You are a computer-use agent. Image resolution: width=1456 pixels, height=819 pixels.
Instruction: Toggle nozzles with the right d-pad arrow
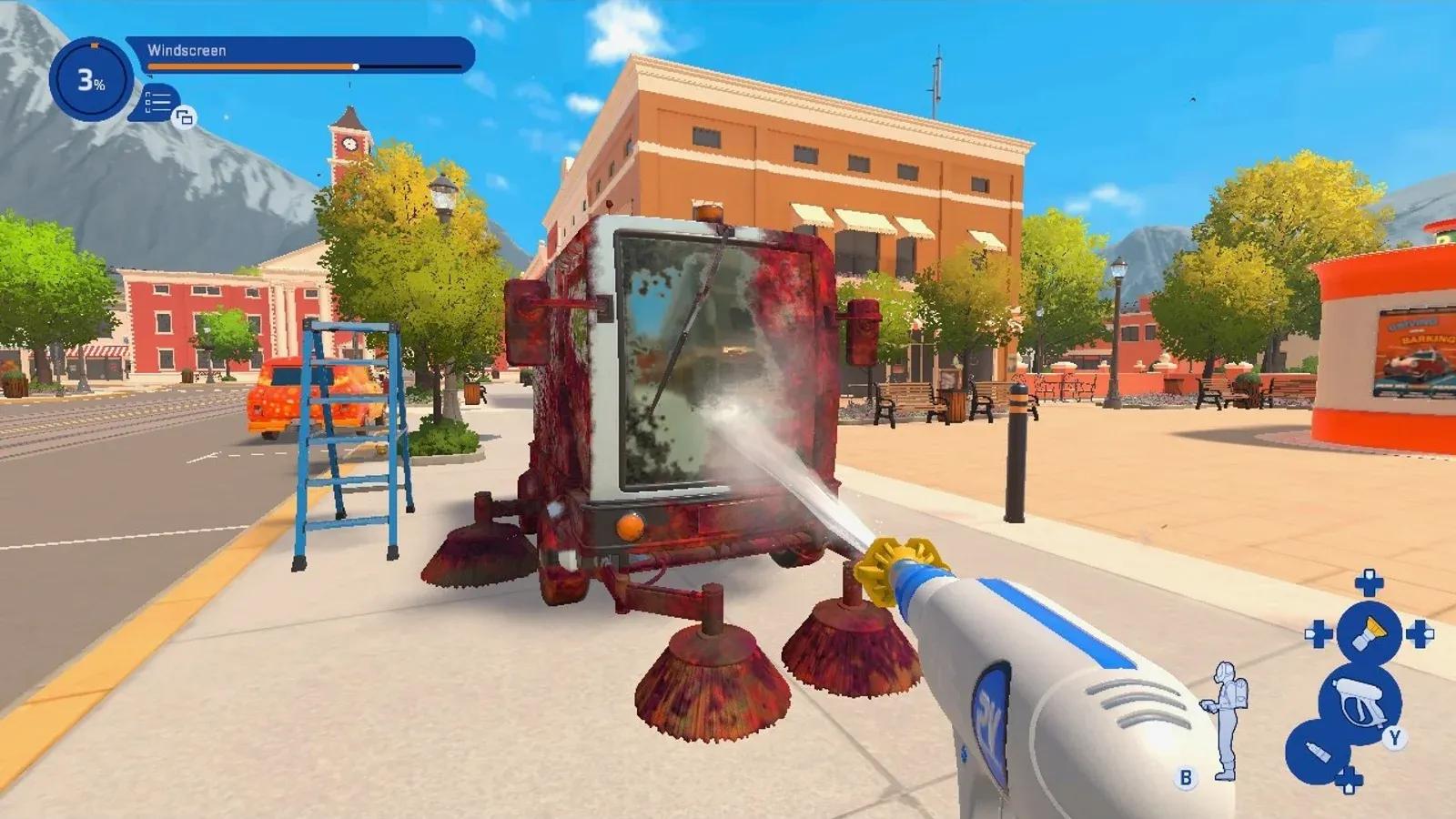tap(1419, 632)
